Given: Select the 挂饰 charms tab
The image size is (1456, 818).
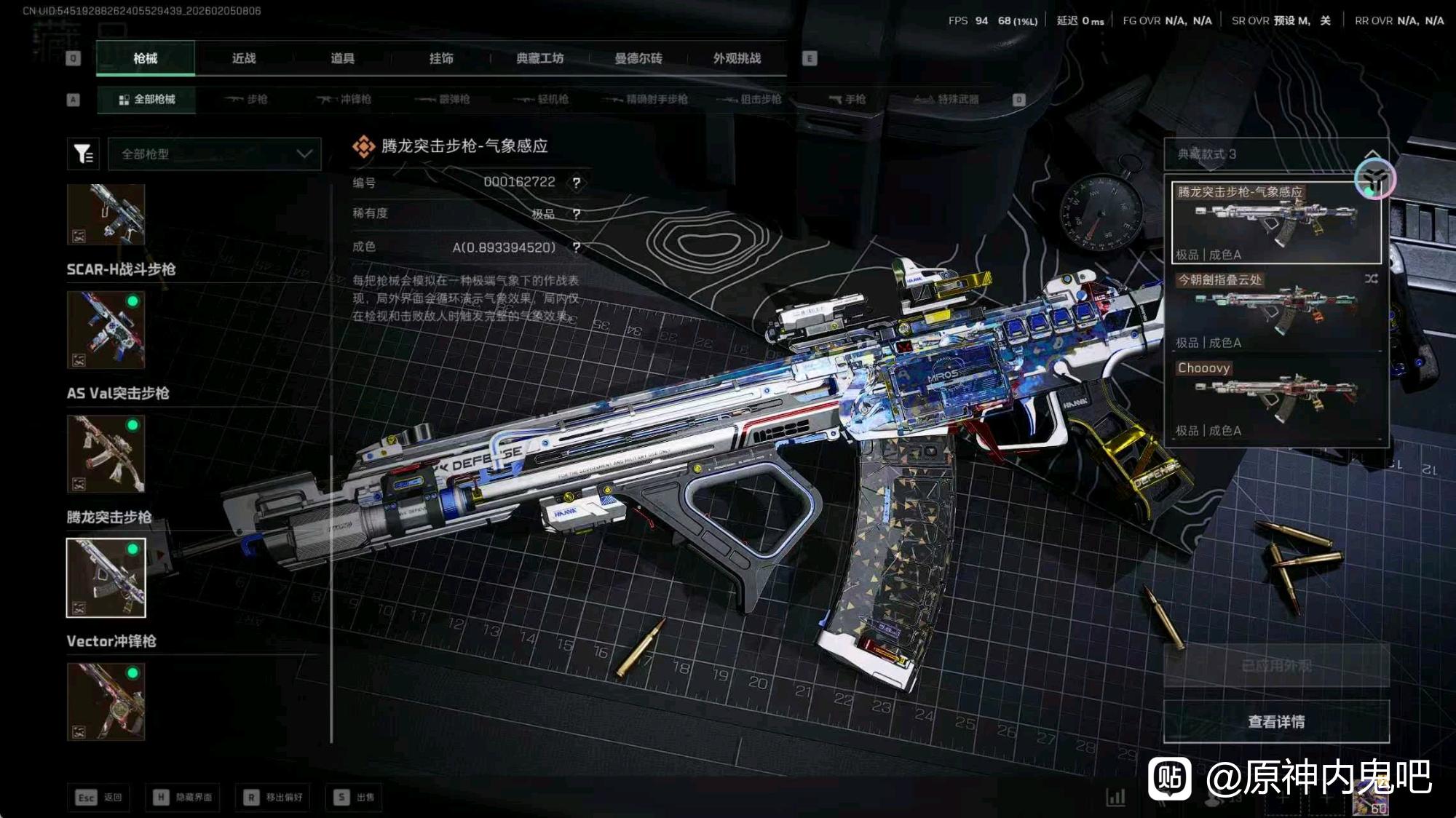Looking at the screenshot, I should click(441, 58).
